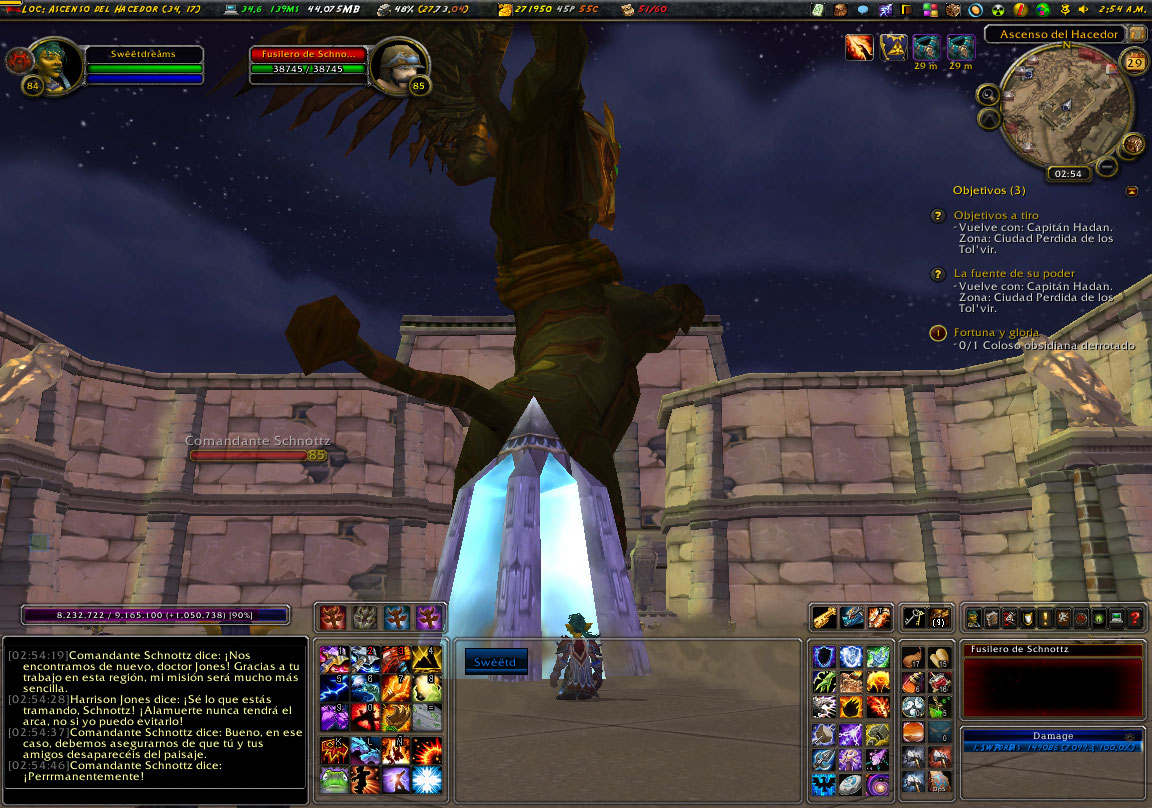Collapse the Objetivos quest tracker
This screenshot has width=1152, height=808.
coord(1131,190)
